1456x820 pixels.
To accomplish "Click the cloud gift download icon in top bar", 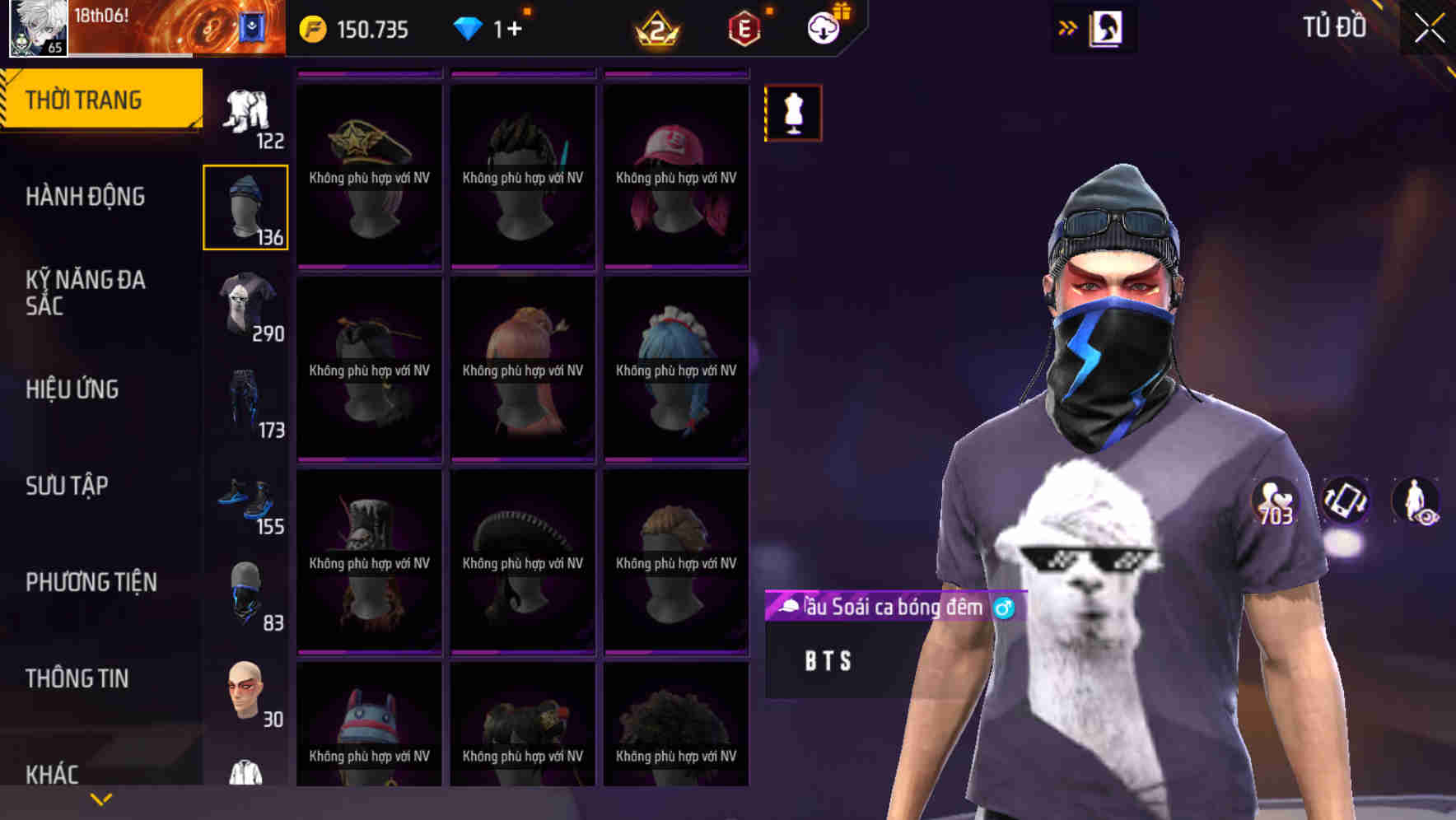I will 823,27.
